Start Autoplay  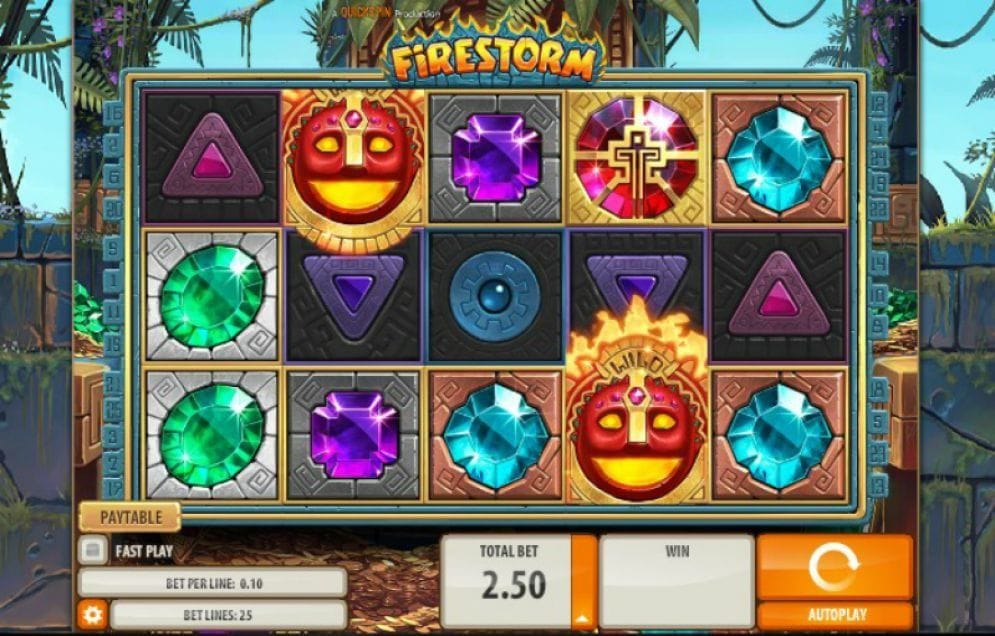pyautogui.click(x=834, y=615)
